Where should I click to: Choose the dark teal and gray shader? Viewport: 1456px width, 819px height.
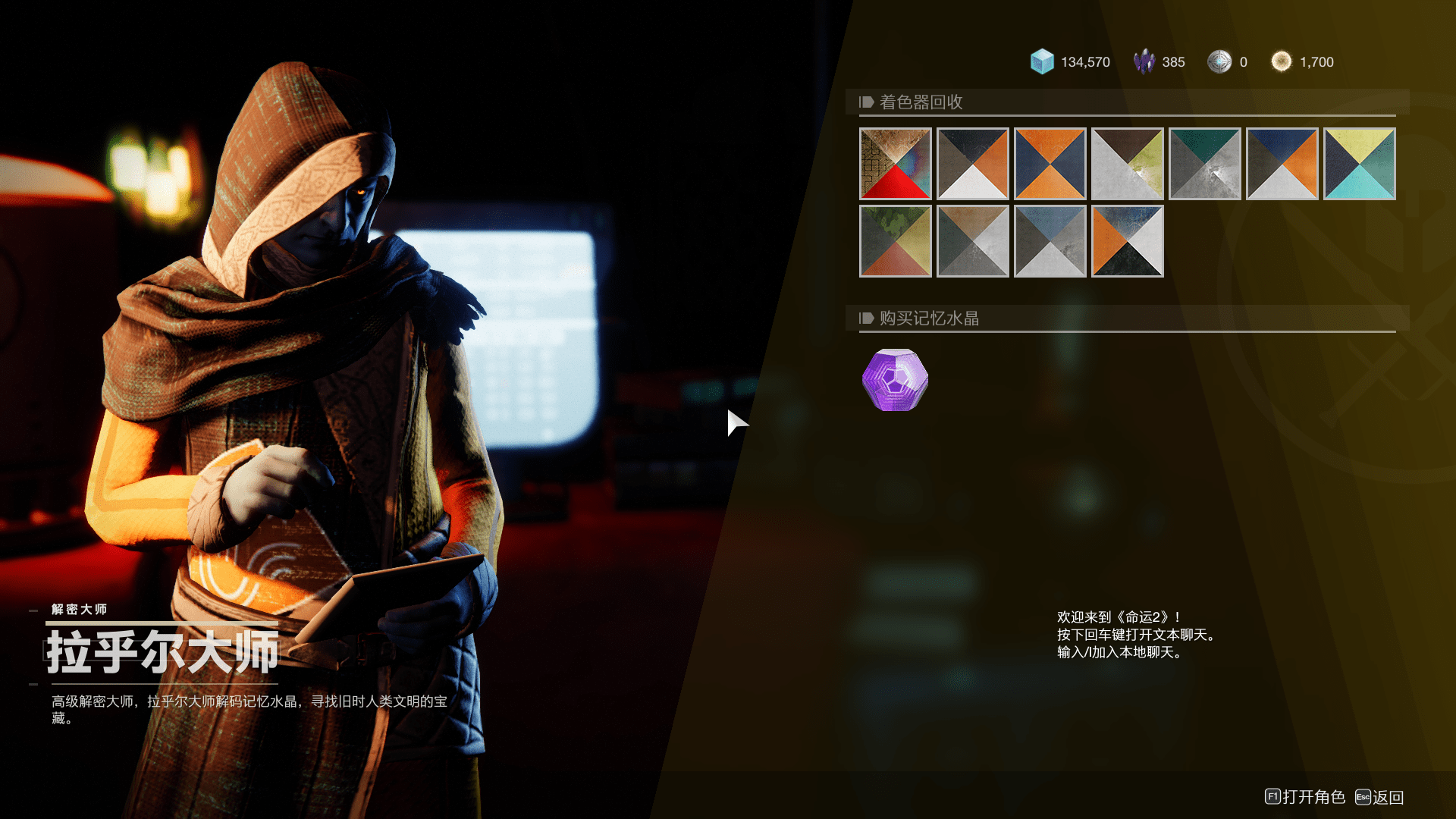point(1204,164)
